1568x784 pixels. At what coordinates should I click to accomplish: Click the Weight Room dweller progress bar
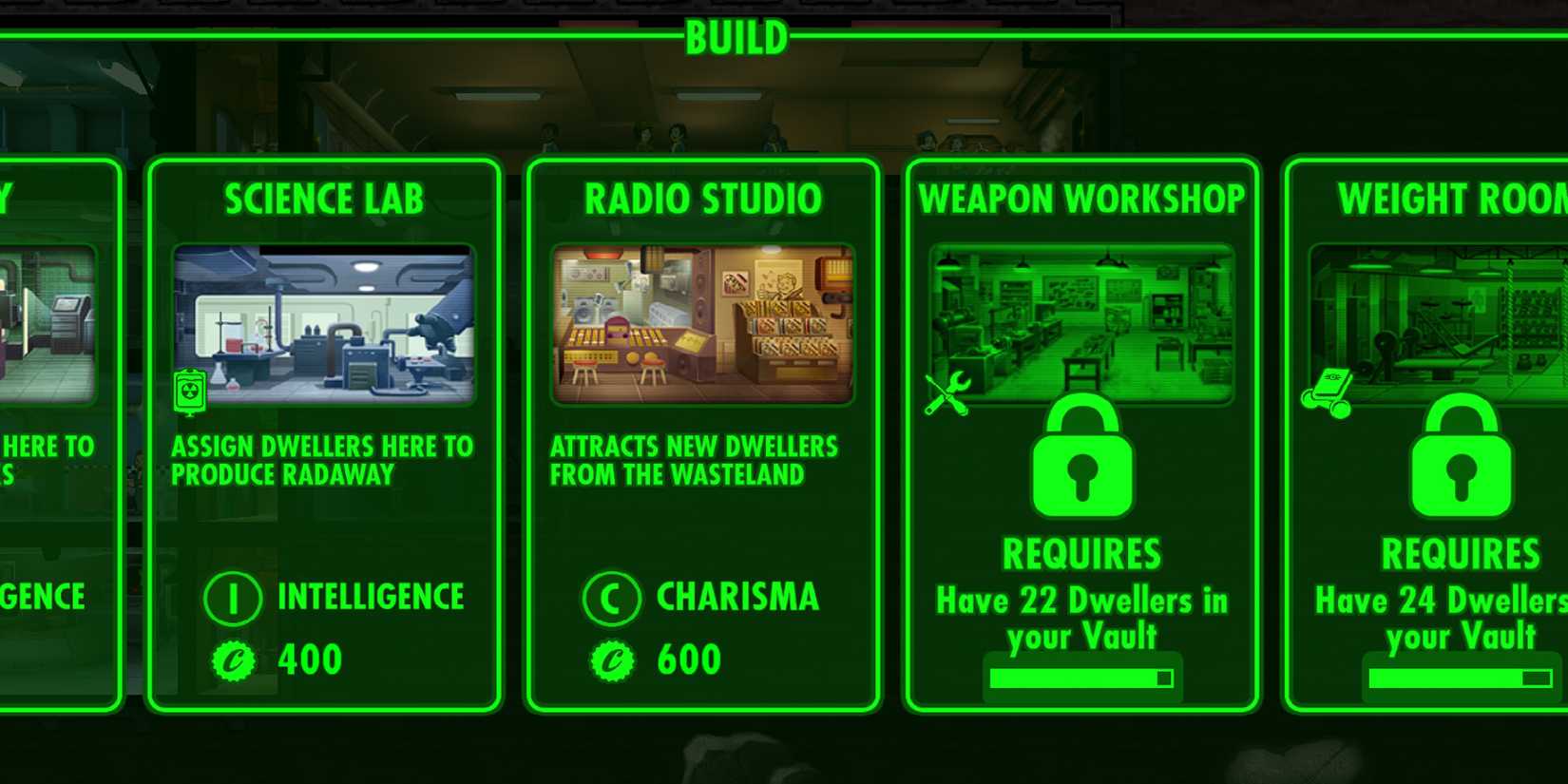(x=1461, y=677)
